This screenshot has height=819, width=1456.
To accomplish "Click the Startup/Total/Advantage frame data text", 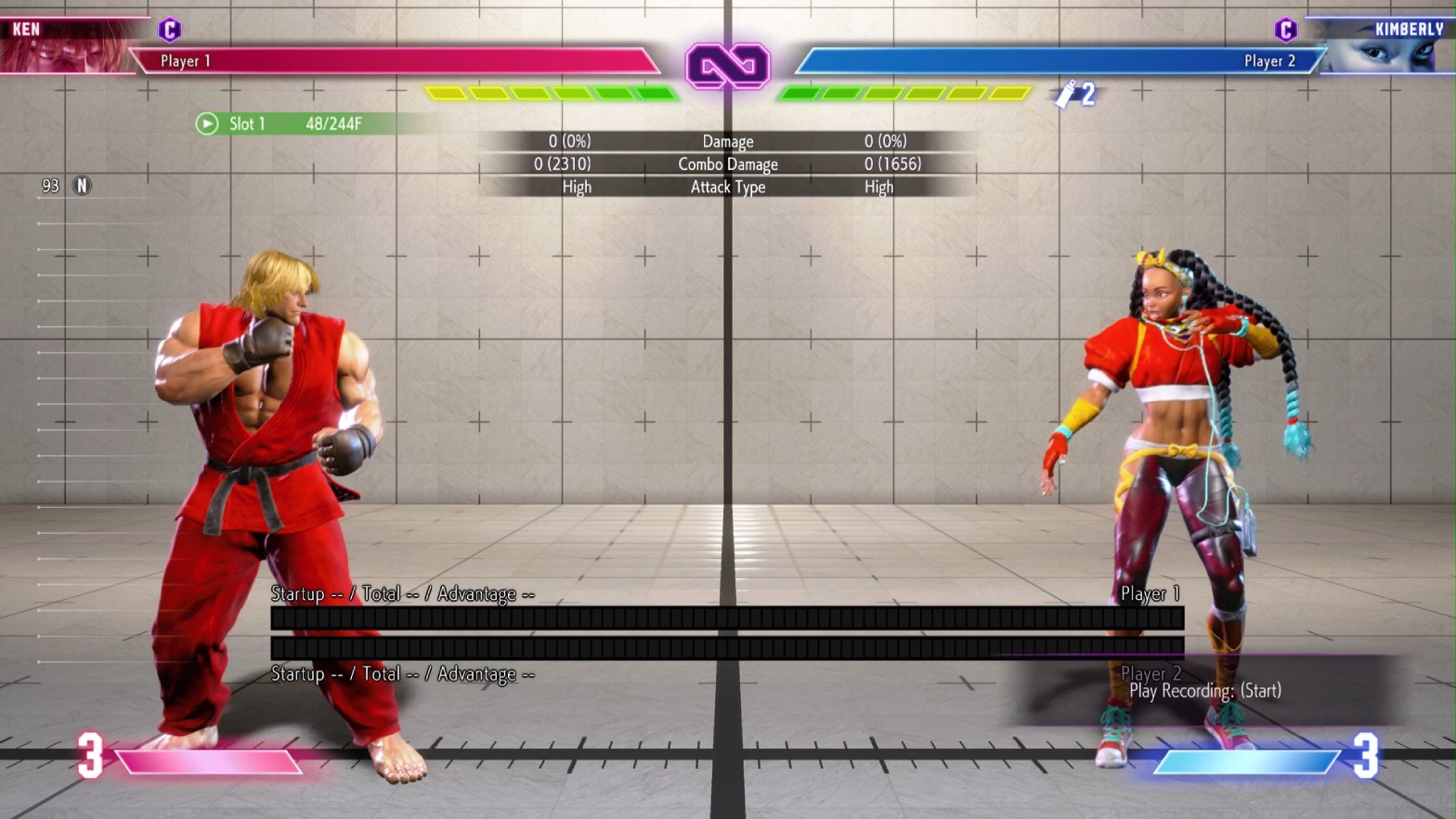I will 401,593.
